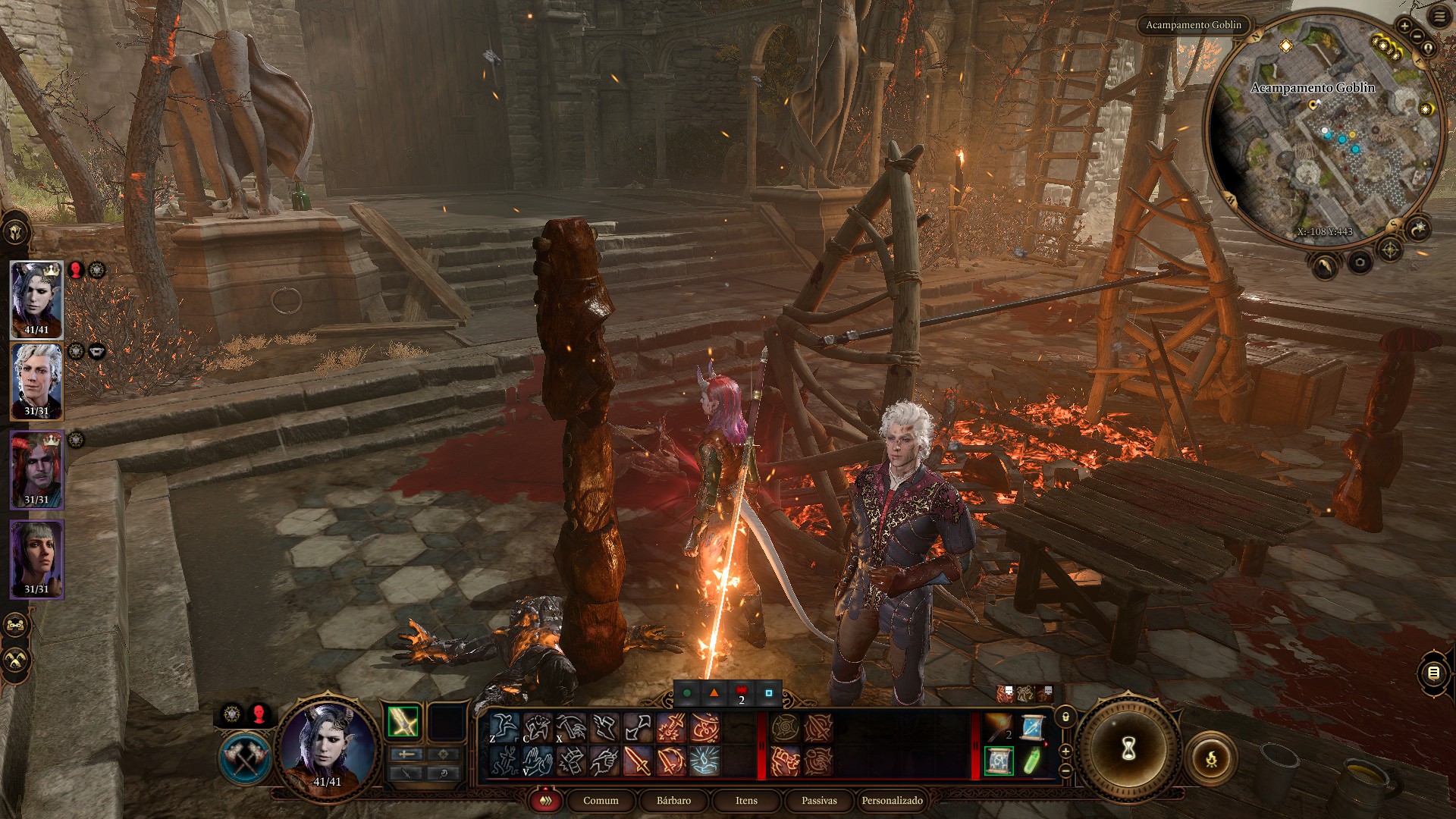The image size is (1456, 819).
Task: Select the glowing spear weapon slot
Action: tap(403, 722)
